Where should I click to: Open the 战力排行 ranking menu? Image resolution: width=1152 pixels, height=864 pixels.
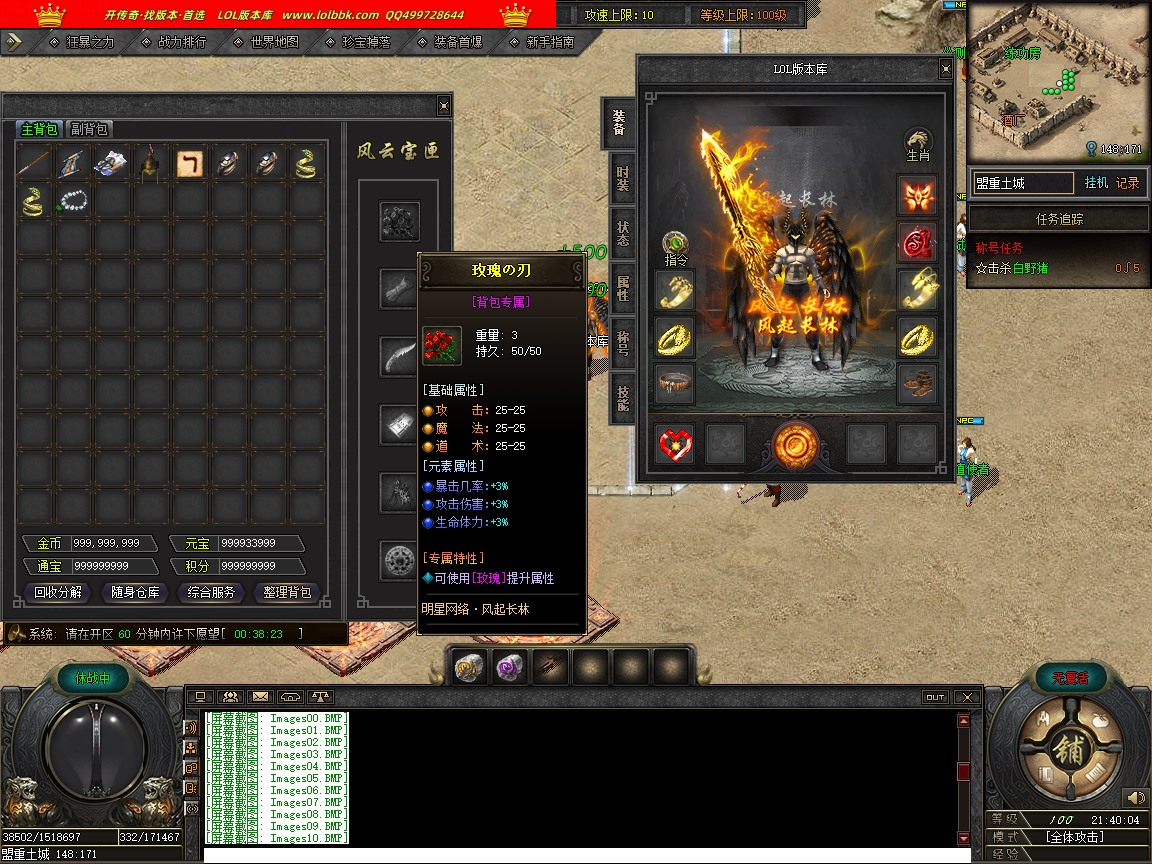182,42
